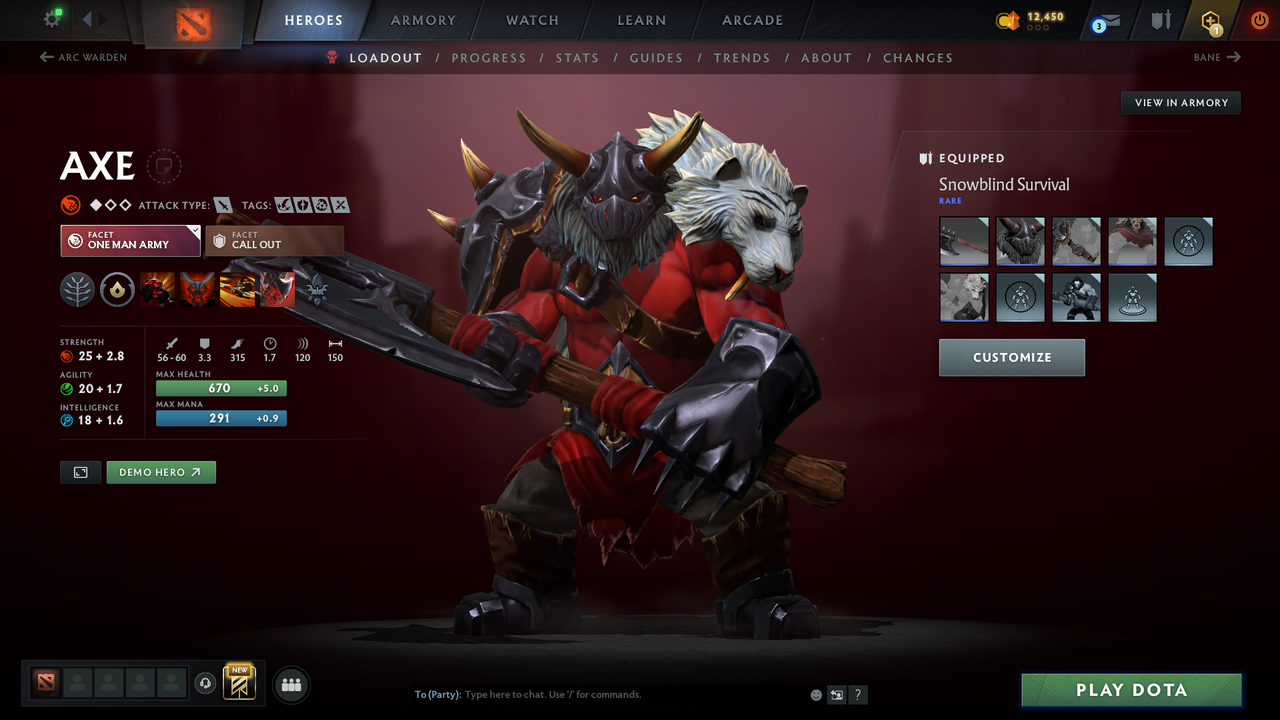Viewport: 1280px width, 720px height.
Task: Select the Culling Blade ability icon
Action: pos(277,289)
